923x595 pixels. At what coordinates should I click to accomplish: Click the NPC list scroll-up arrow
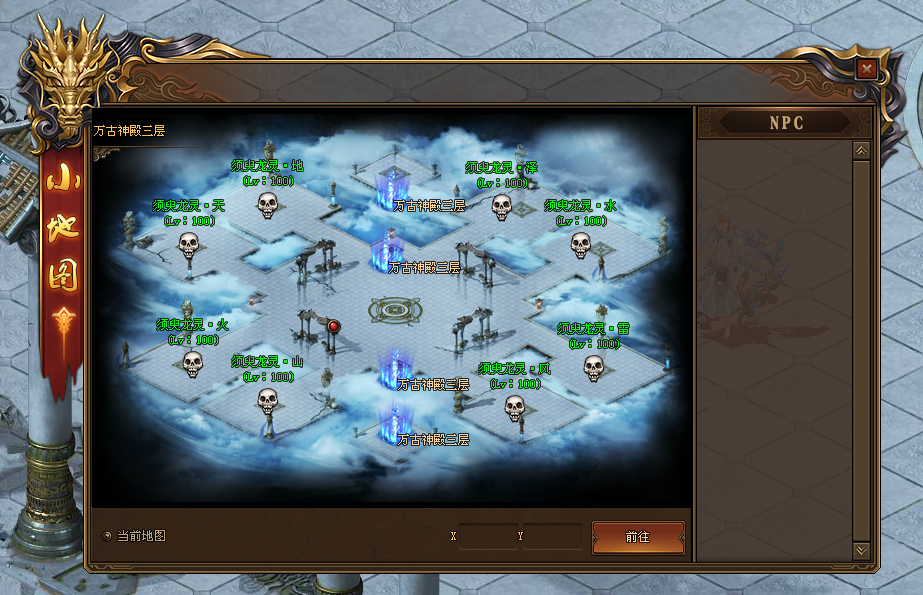point(861,150)
